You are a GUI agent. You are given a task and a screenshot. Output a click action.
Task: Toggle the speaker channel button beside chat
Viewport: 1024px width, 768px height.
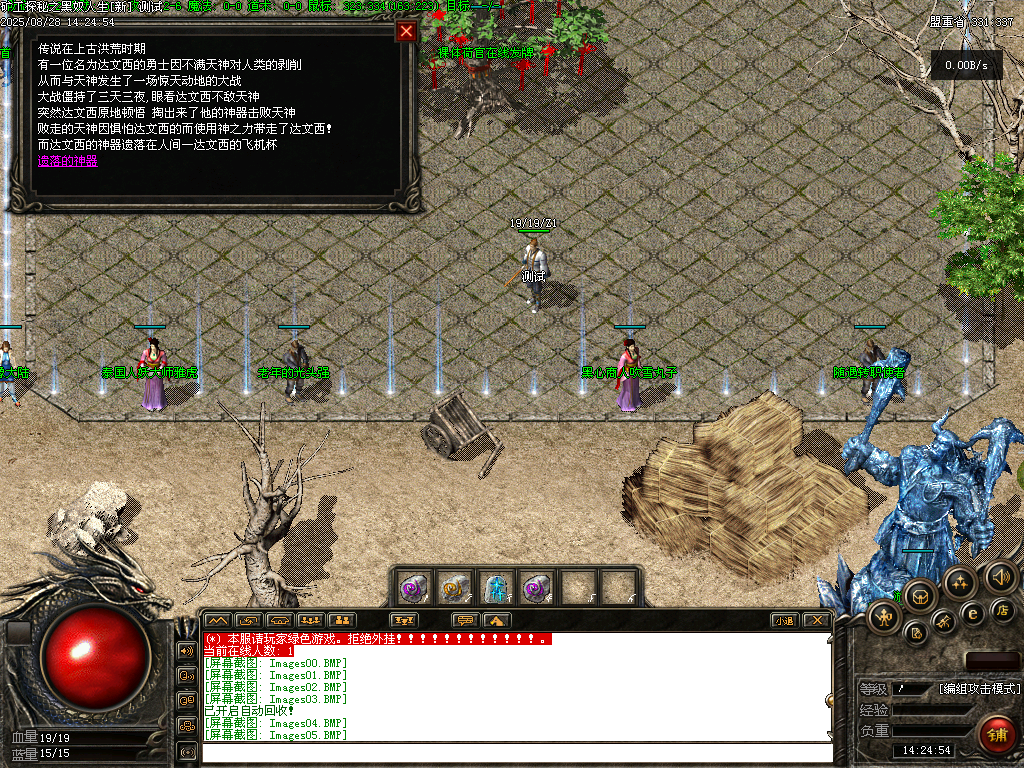pyautogui.click(x=186, y=651)
